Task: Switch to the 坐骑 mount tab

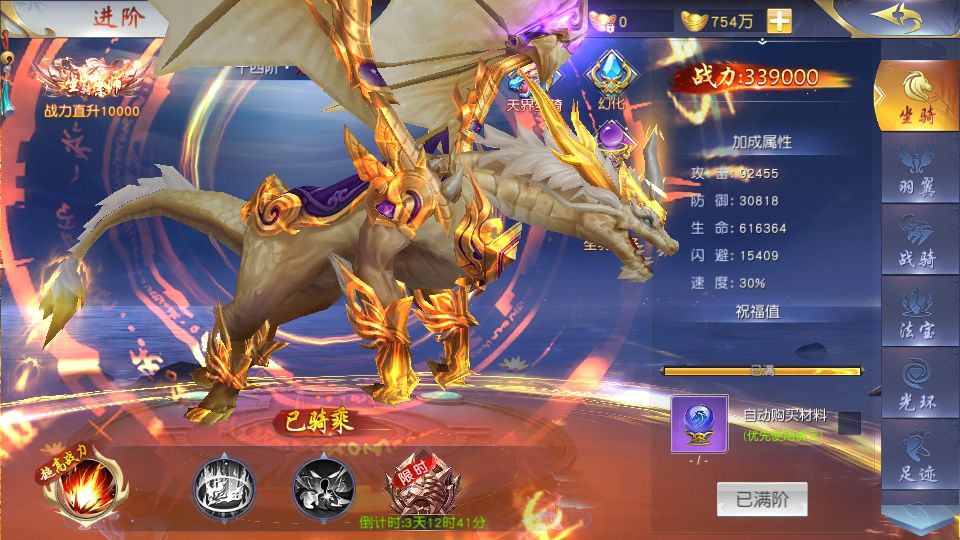Action: click(917, 96)
